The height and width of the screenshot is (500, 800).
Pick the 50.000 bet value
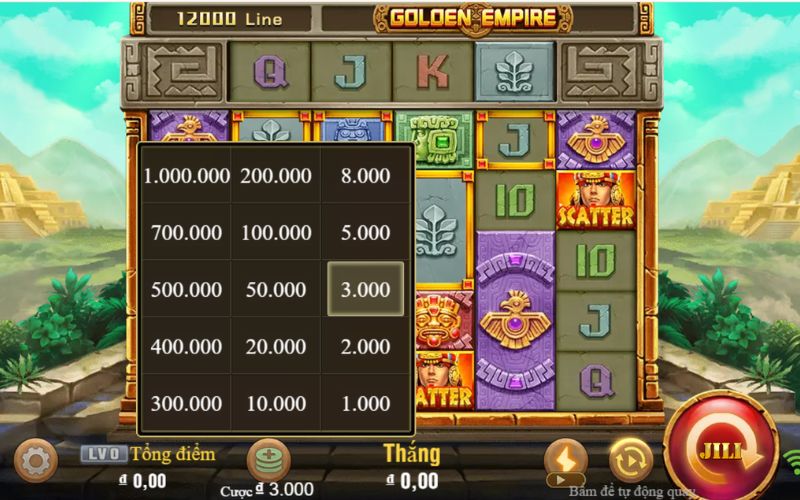pos(276,290)
